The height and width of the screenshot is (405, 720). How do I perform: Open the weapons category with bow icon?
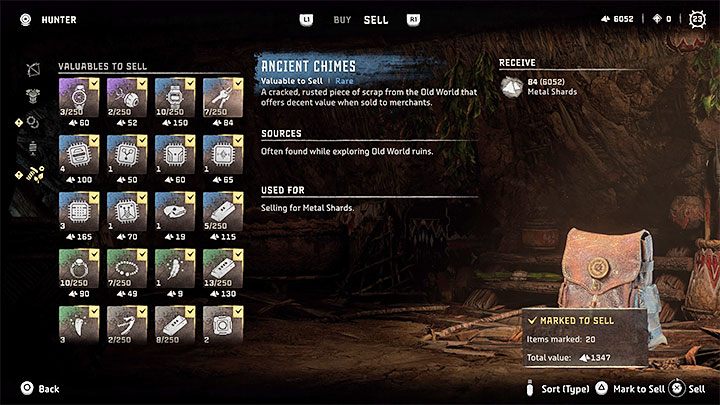click(x=33, y=69)
